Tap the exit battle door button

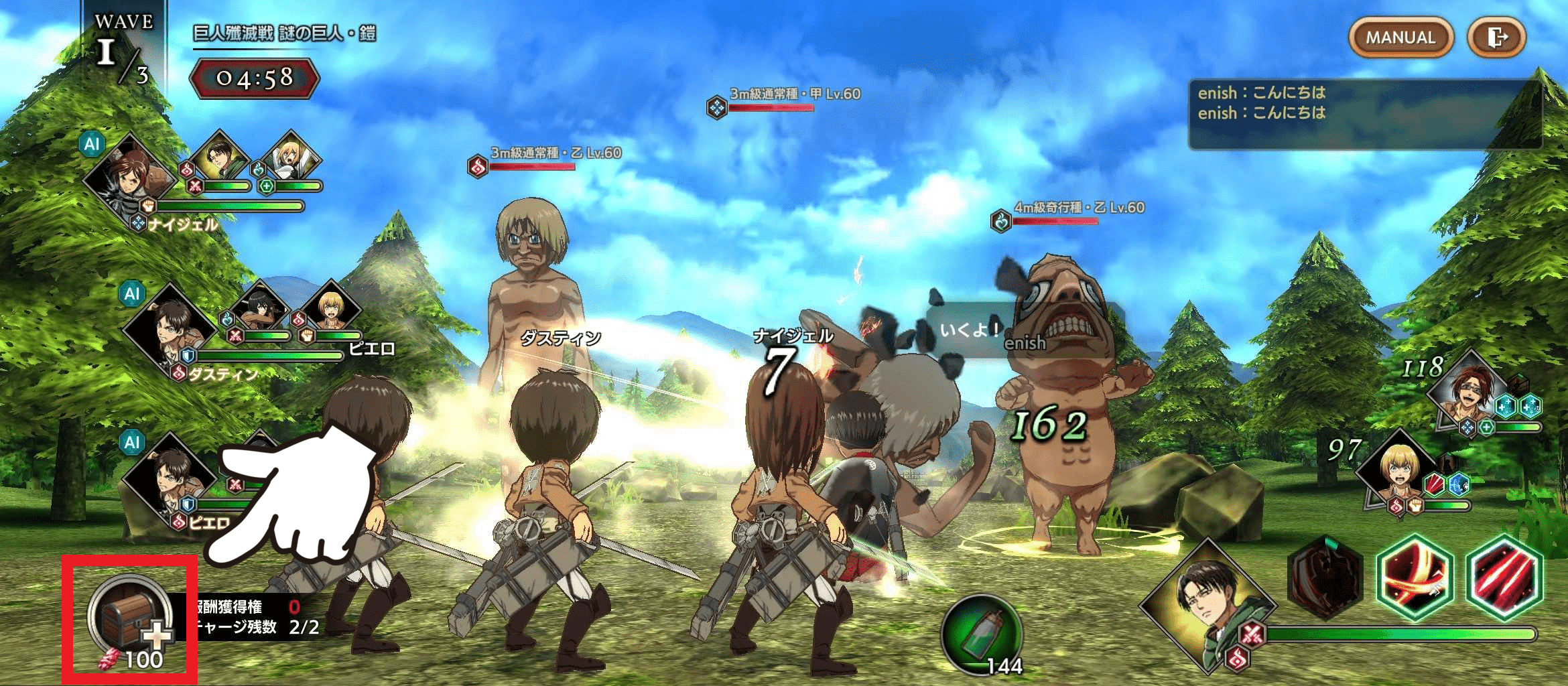coord(1496,38)
